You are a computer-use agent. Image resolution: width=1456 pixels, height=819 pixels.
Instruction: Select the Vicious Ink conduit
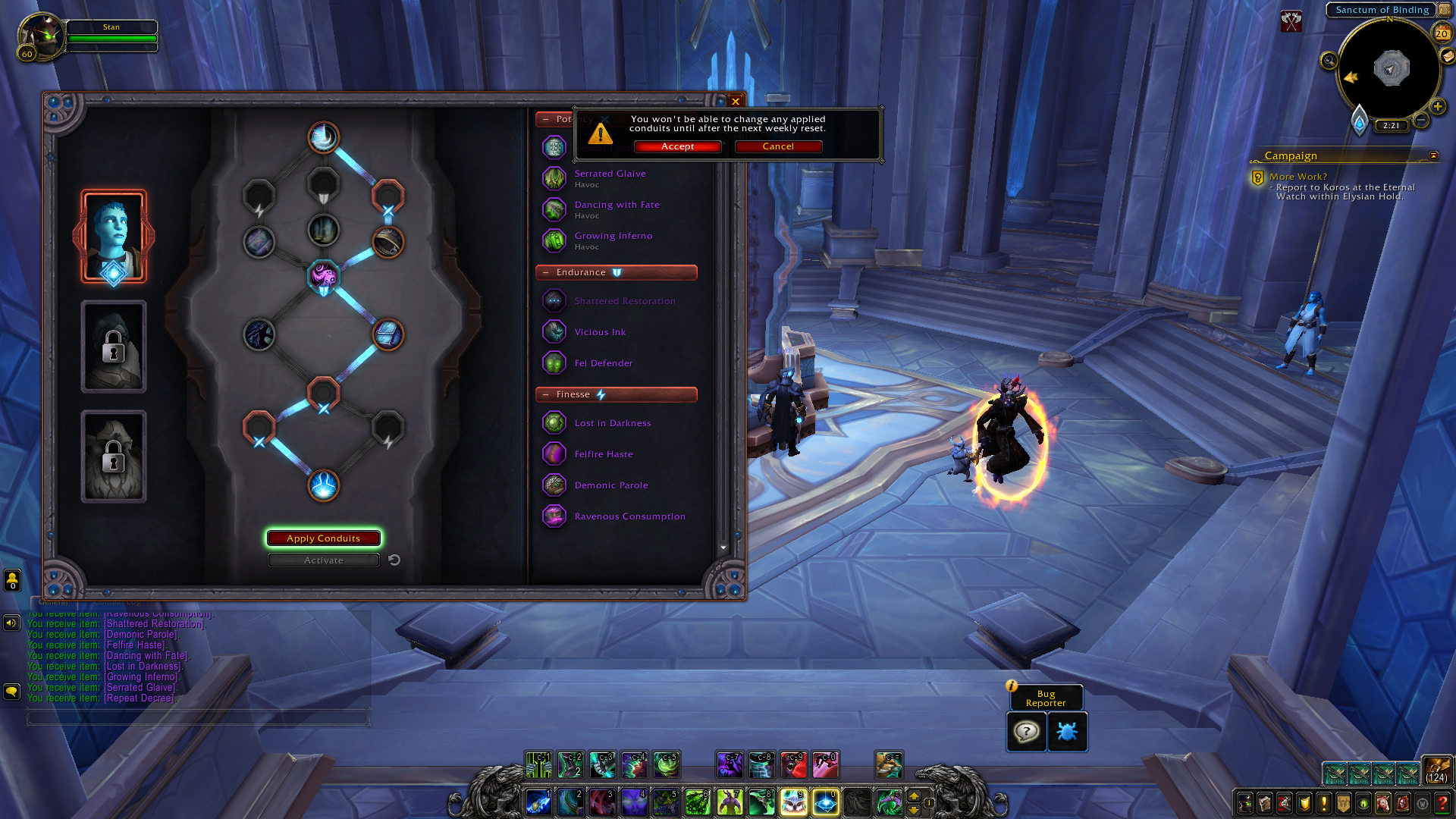(600, 332)
